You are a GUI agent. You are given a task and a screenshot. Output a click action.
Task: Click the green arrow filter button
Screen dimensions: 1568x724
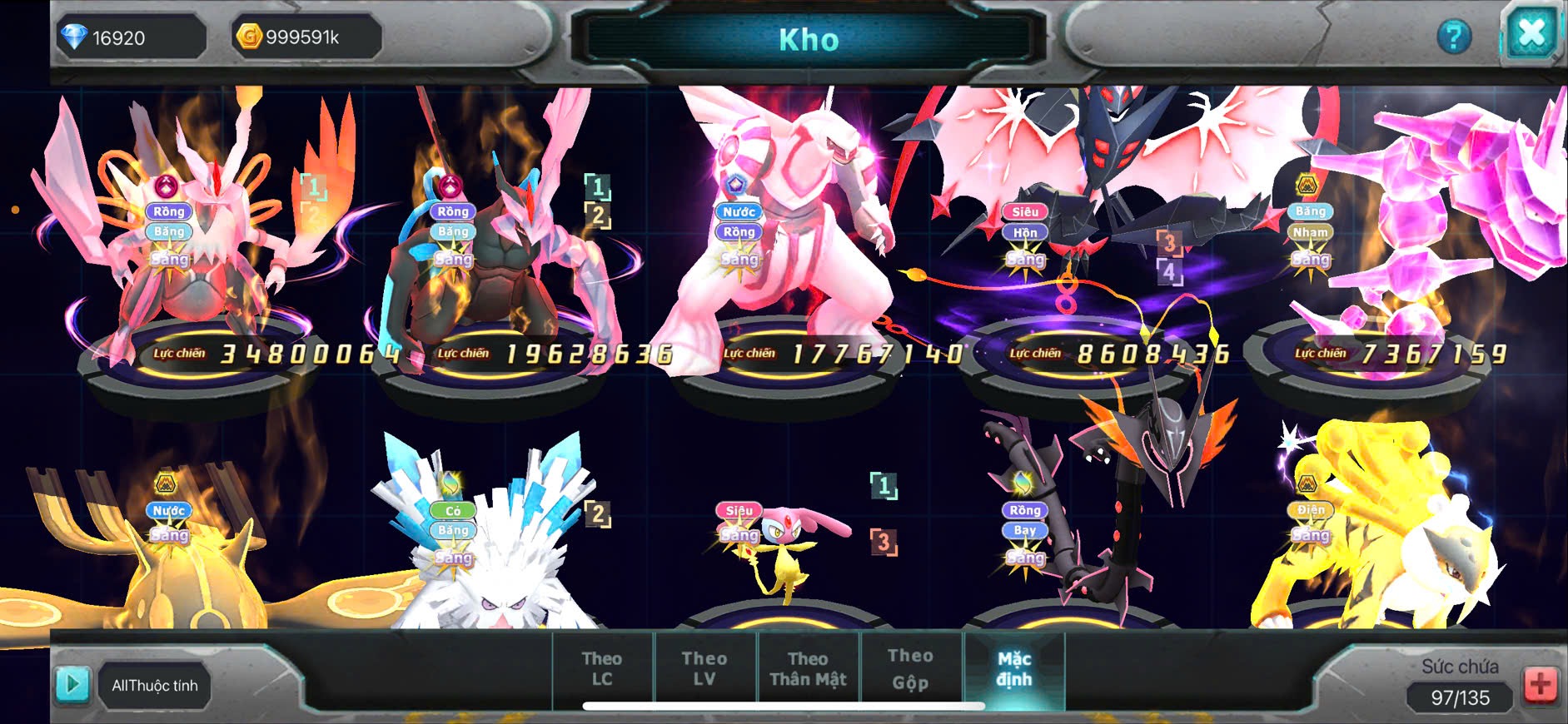[72, 685]
